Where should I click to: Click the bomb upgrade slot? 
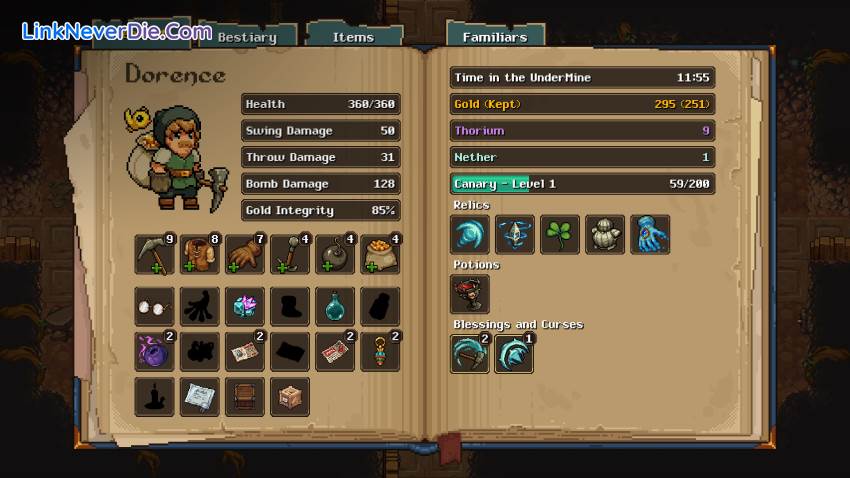point(335,254)
